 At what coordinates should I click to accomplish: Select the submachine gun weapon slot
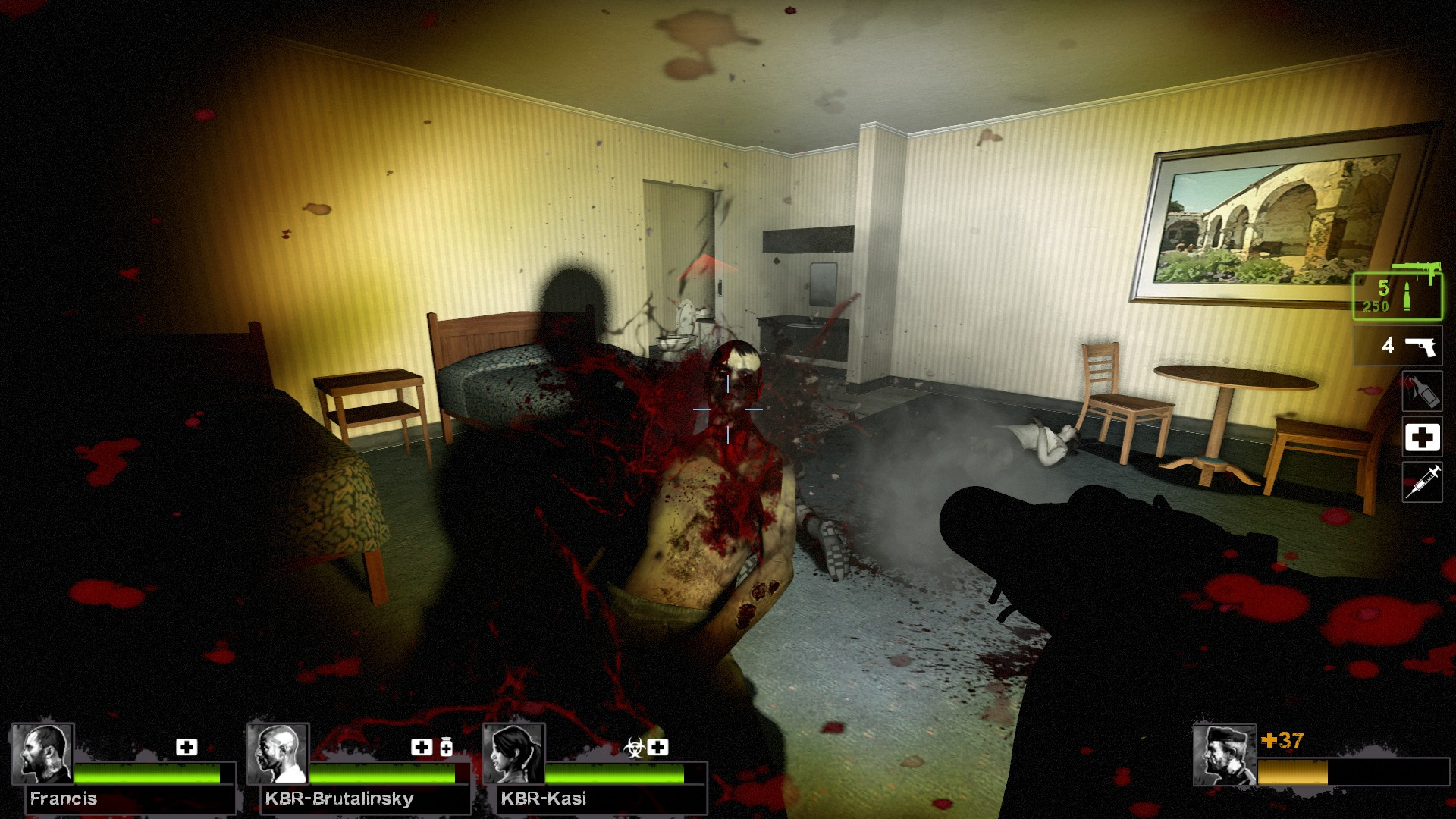[1397, 295]
